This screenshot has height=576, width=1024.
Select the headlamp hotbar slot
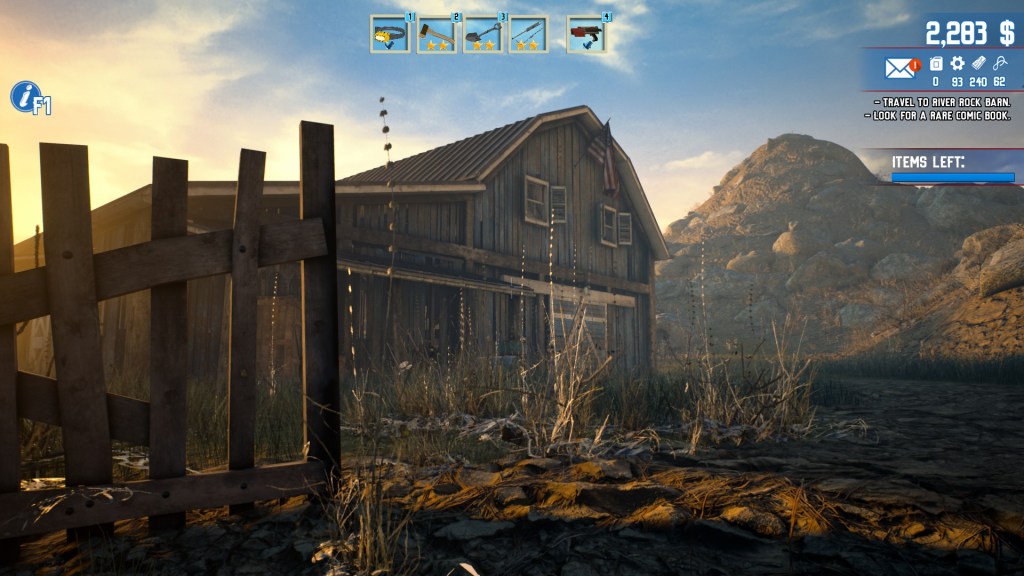[x=389, y=34]
